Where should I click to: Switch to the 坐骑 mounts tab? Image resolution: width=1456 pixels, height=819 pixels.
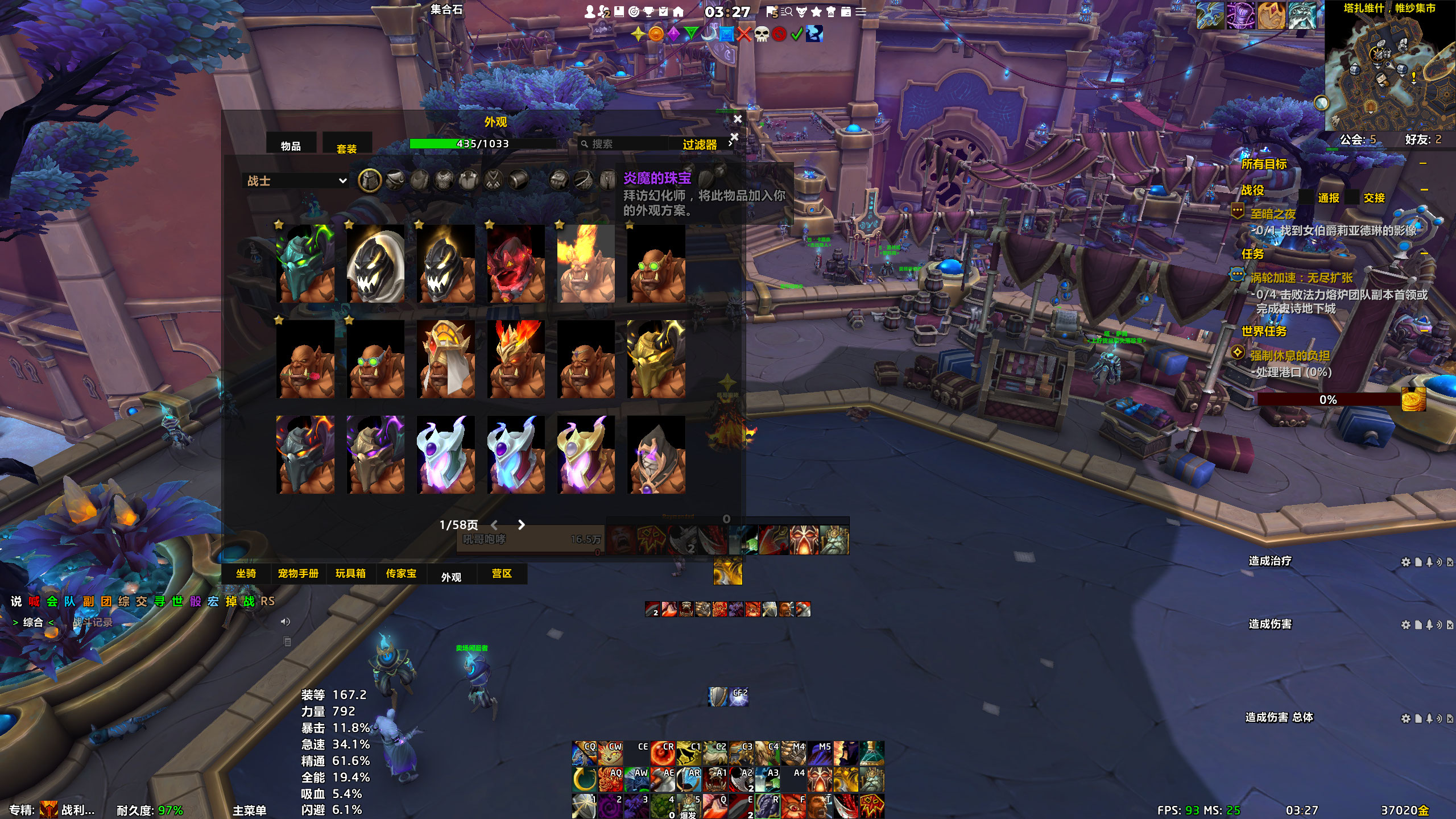(x=246, y=573)
